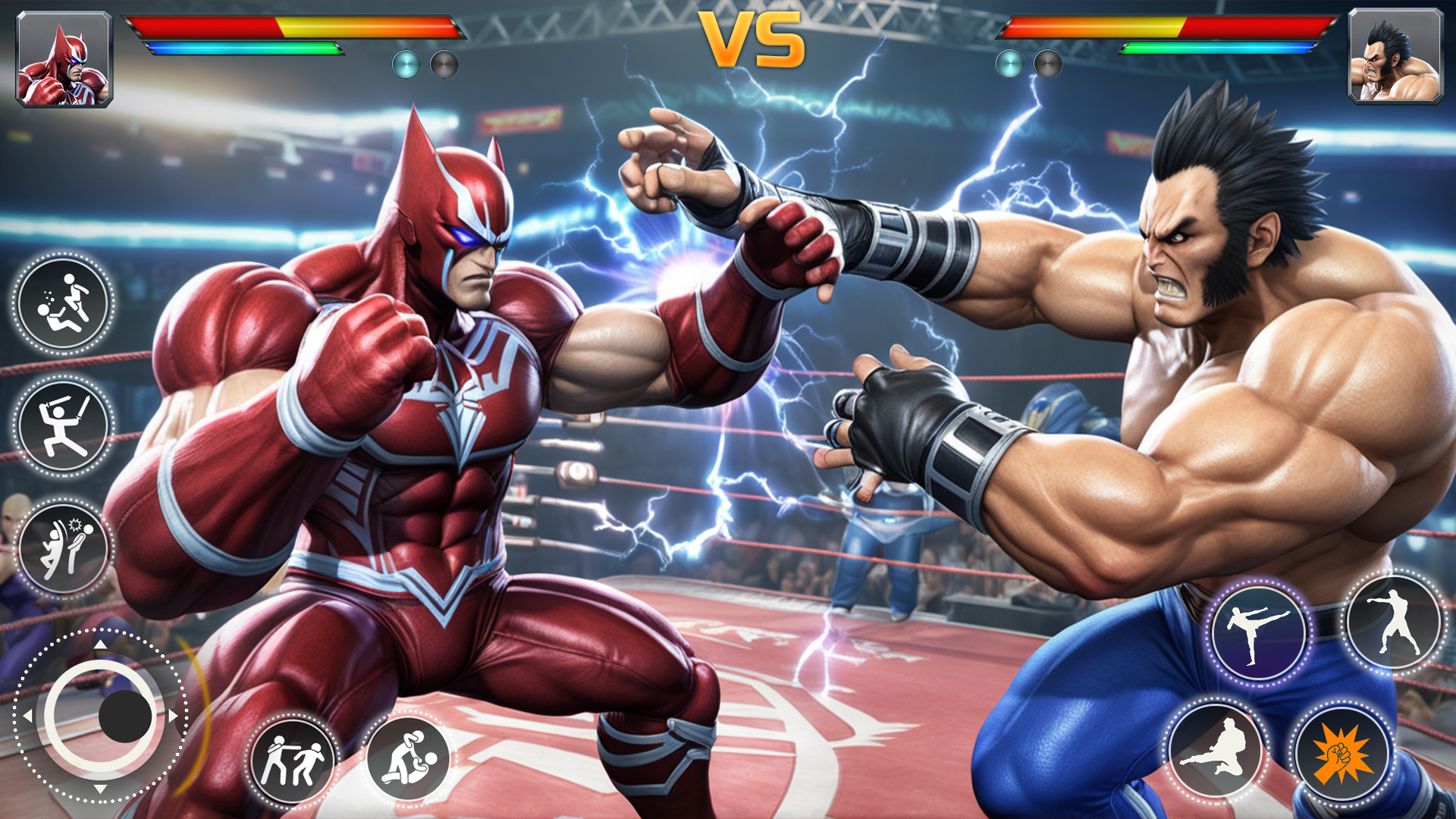1456x819 pixels.
Task: Toggle the first combo orb under player one's health bar
Action: (406, 64)
